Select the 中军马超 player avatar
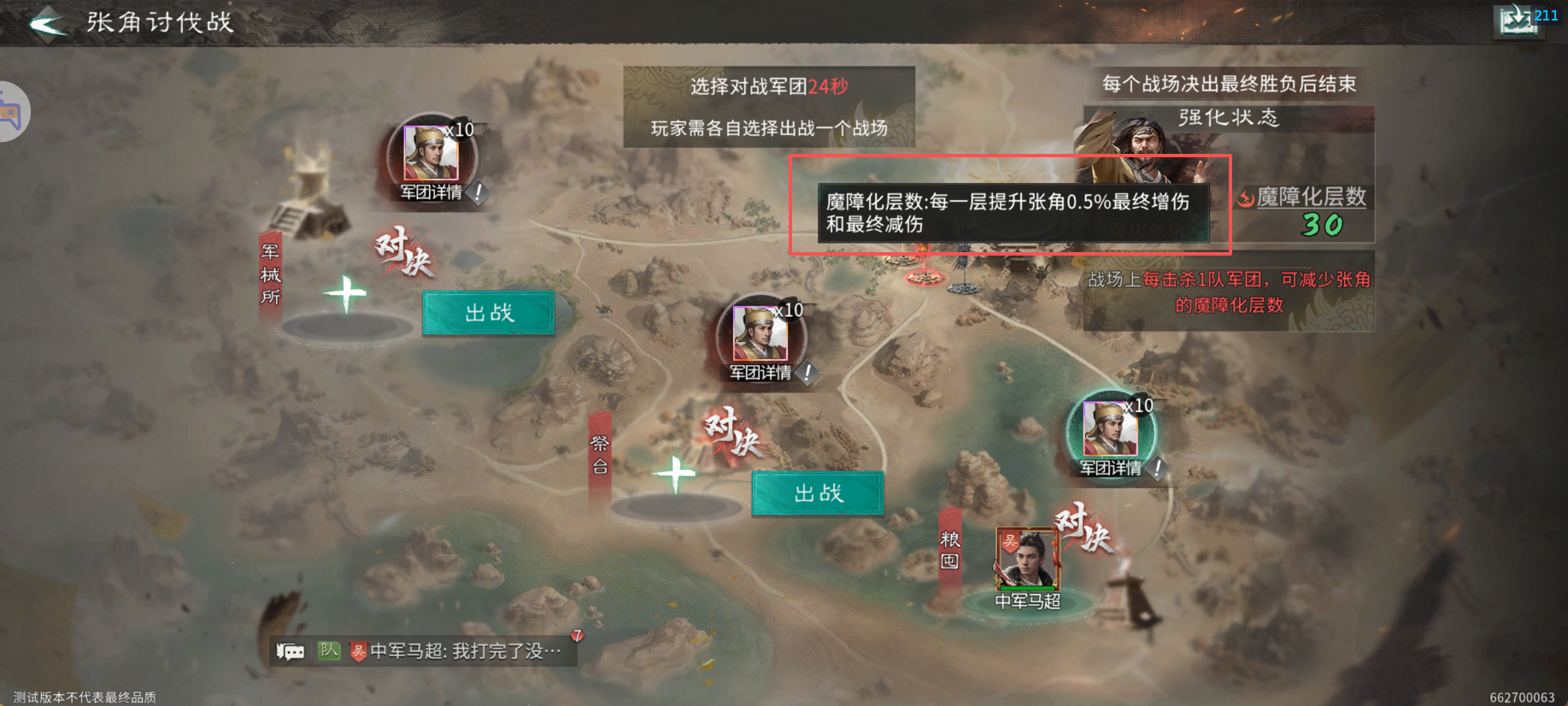The image size is (1568, 706). (1026, 560)
